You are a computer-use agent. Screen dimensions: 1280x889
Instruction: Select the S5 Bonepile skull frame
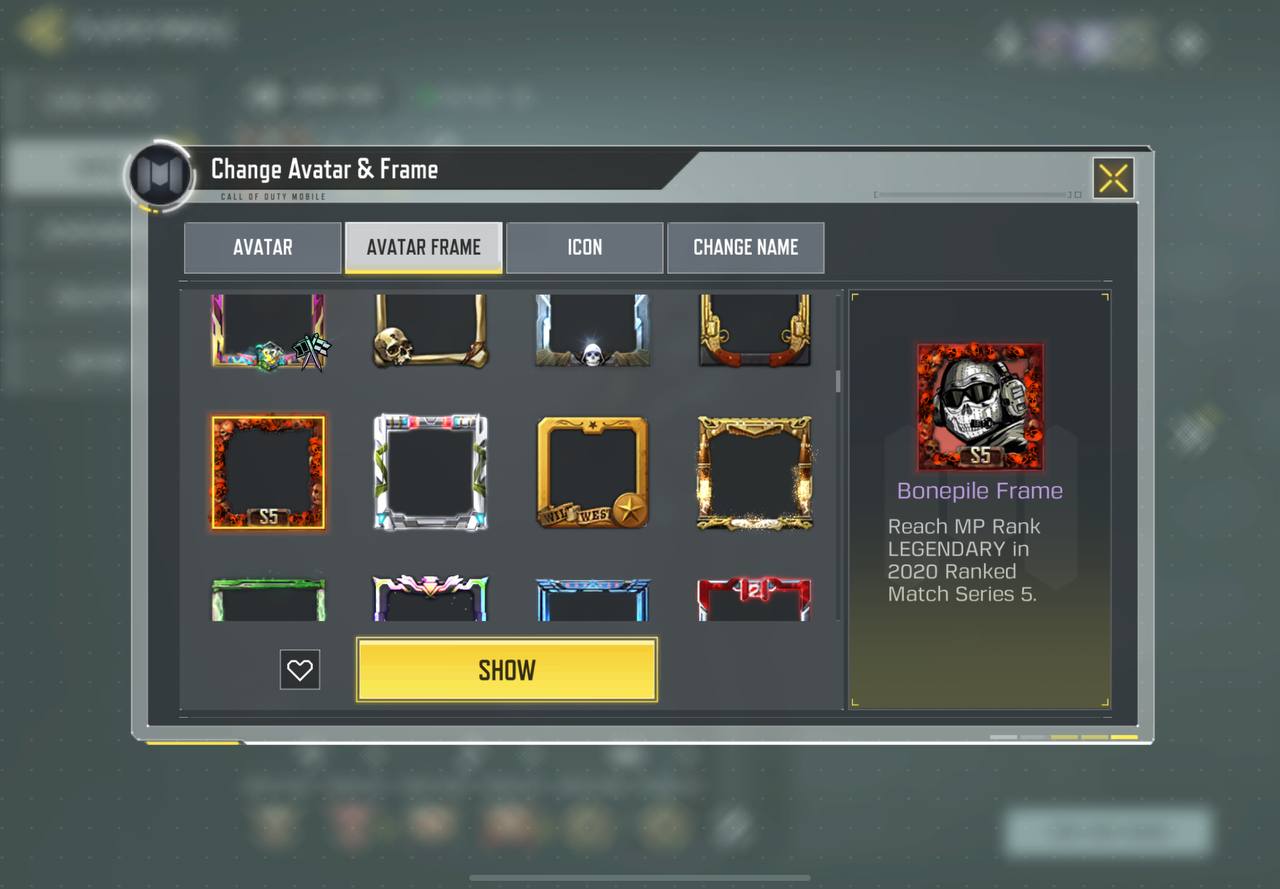[268, 472]
